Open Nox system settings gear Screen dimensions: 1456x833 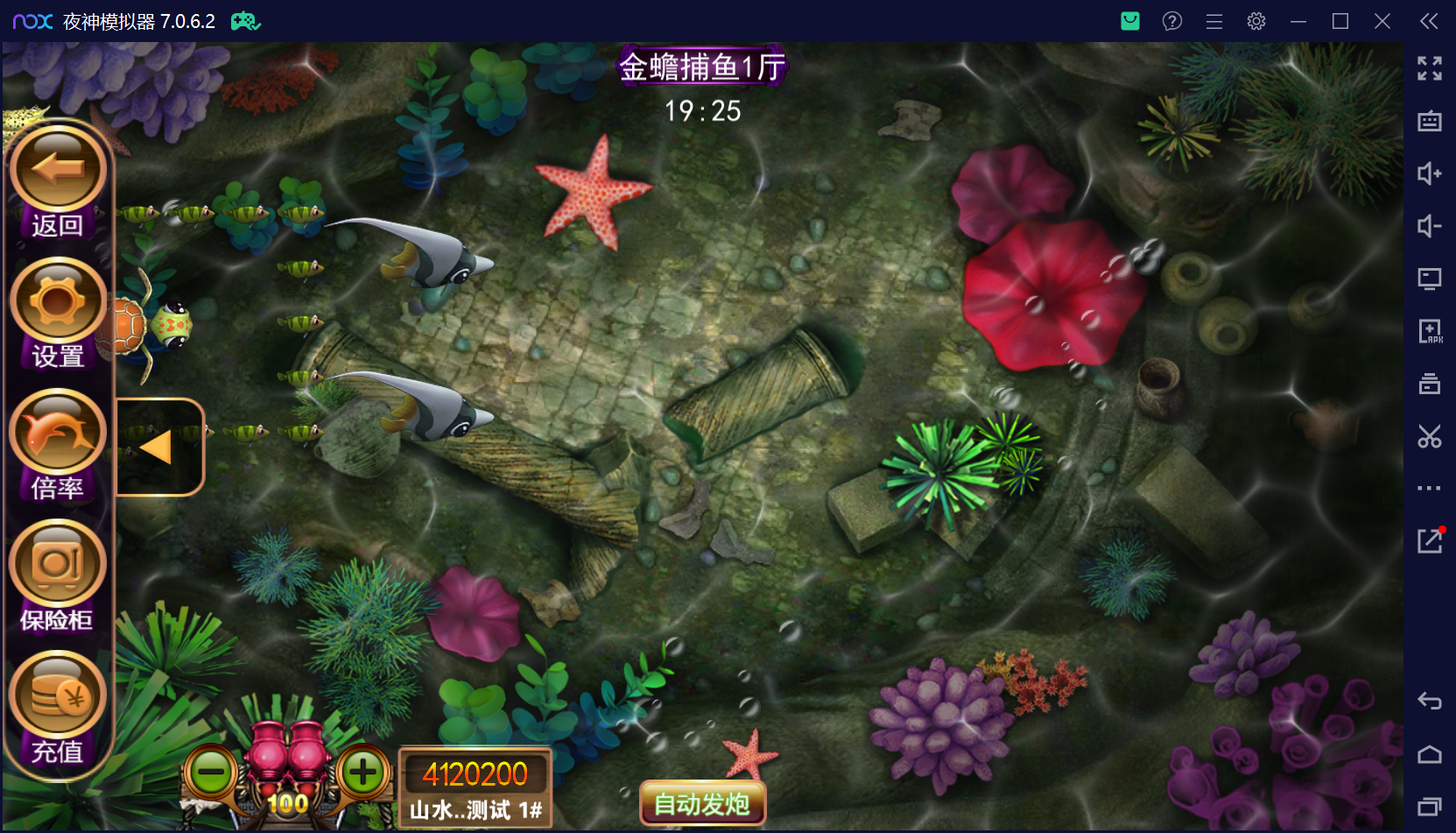[x=1256, y=20]
